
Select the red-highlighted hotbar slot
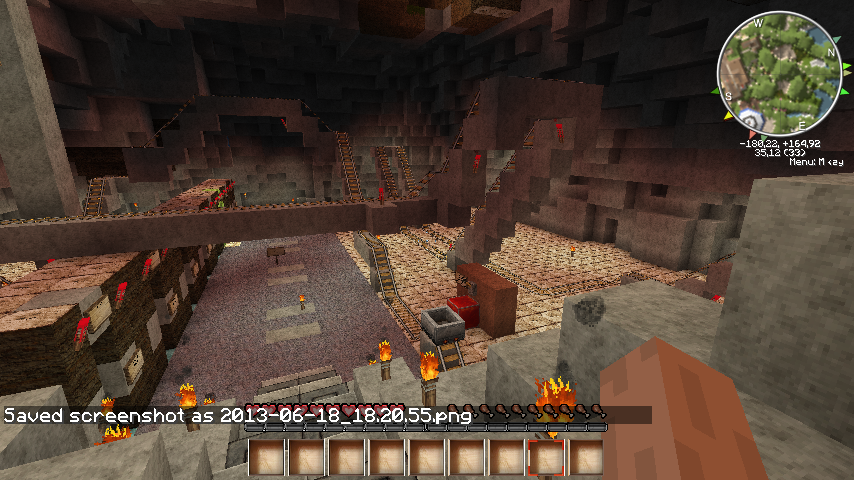point(546,458)
